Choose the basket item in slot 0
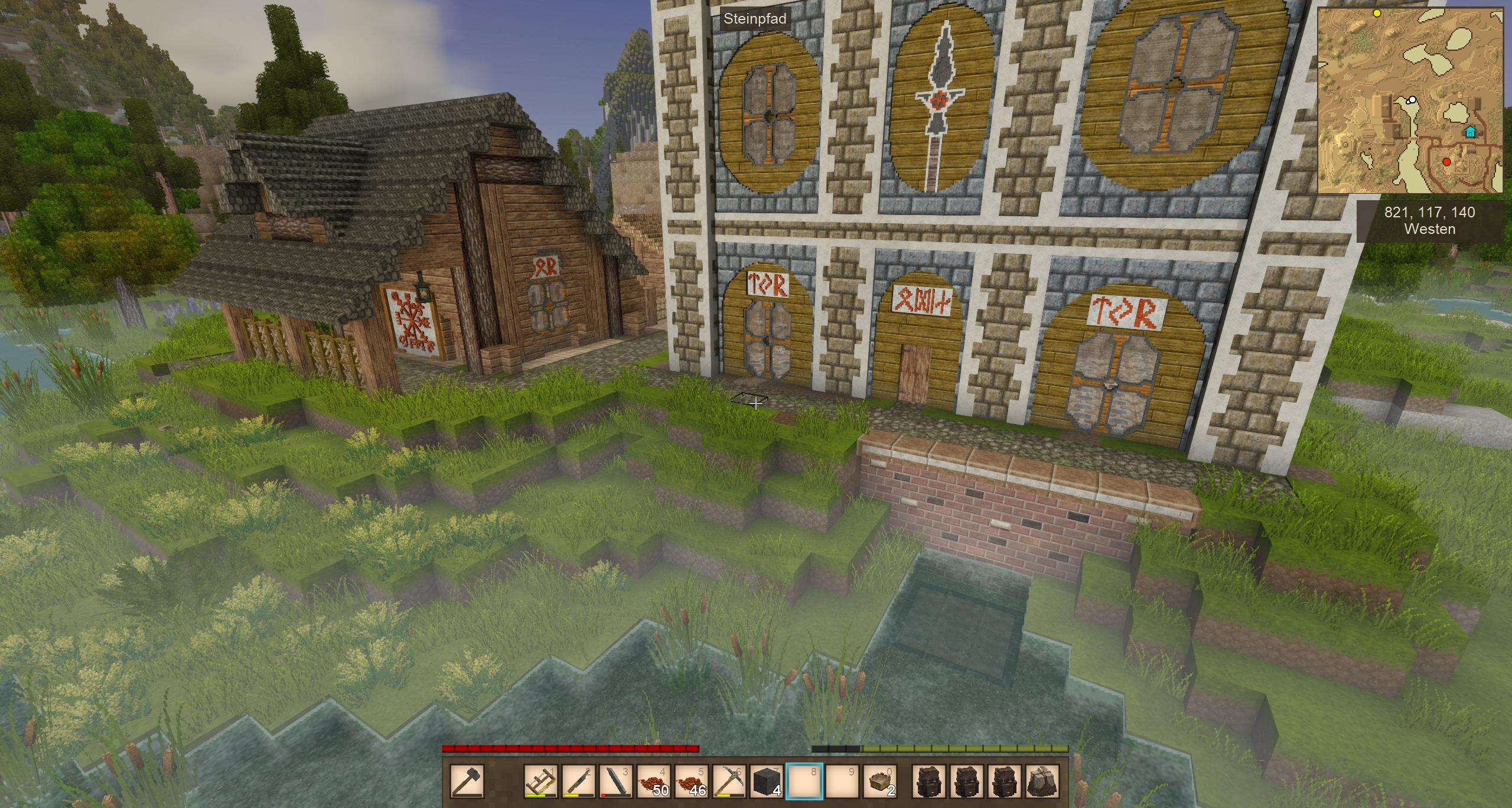This screenshot has width=1512, height=808. (881, 781)
